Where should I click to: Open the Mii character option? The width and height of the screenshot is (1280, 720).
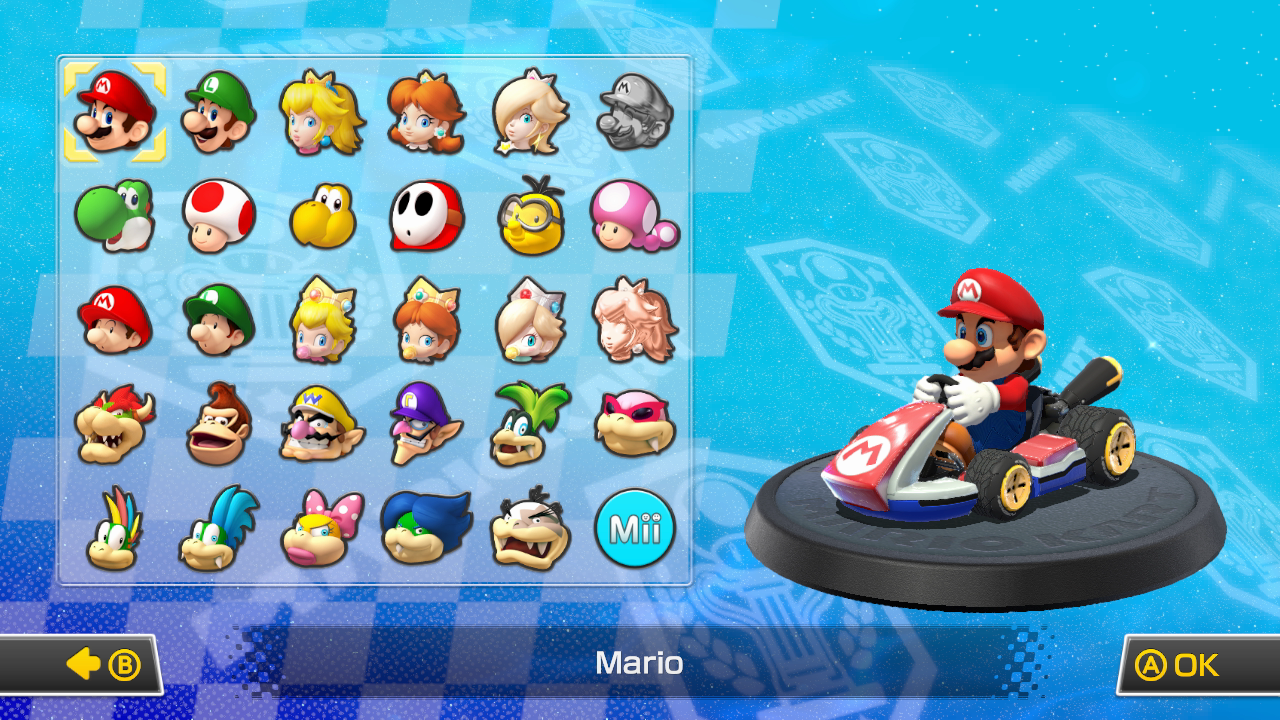(x=635, y=530)
